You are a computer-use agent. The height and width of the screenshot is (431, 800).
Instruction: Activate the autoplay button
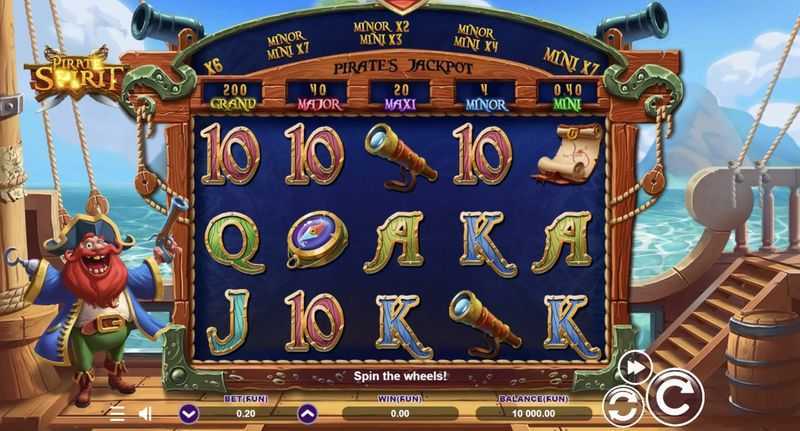pos(623,406)
